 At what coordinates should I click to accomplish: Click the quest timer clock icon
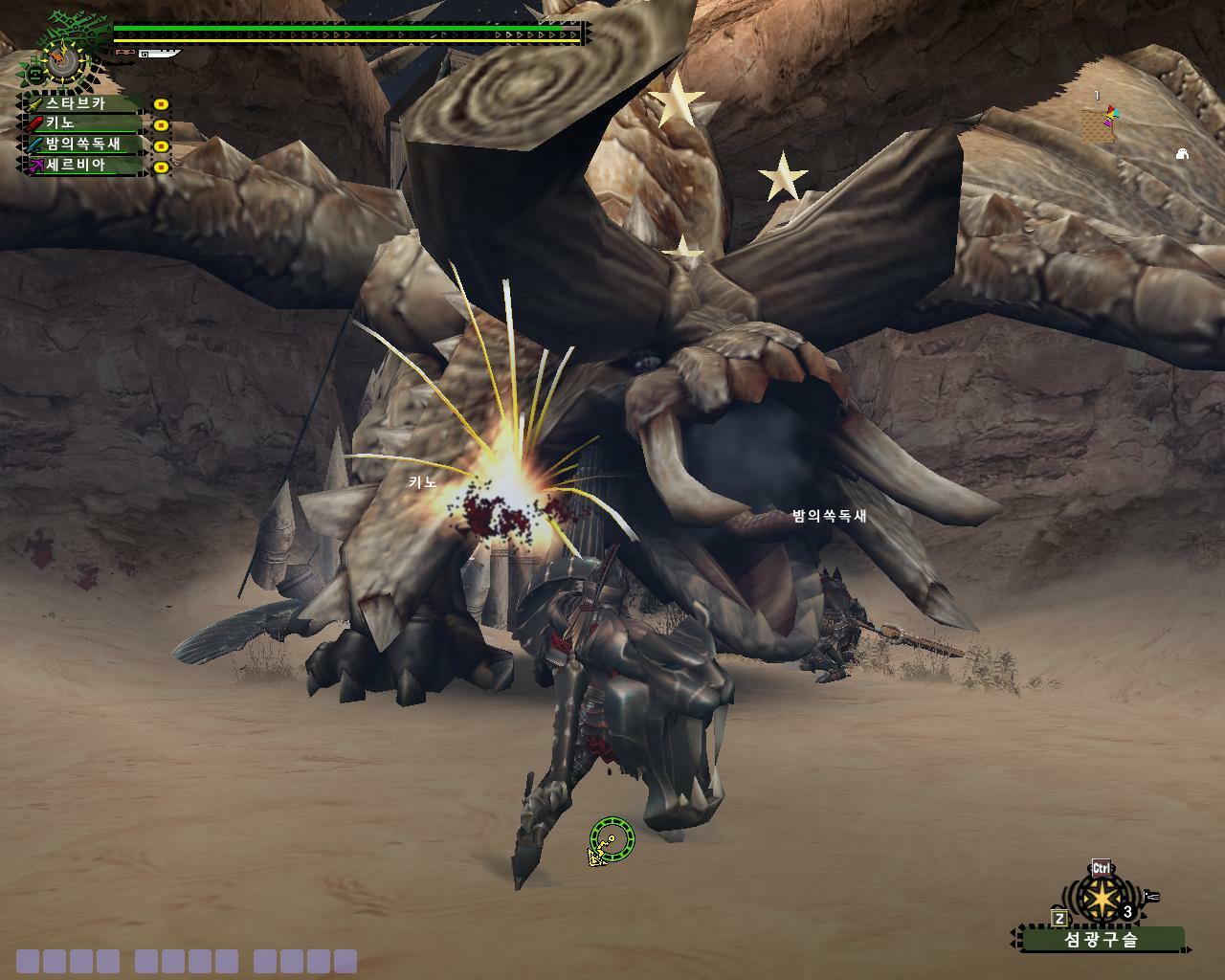(63, 59)
